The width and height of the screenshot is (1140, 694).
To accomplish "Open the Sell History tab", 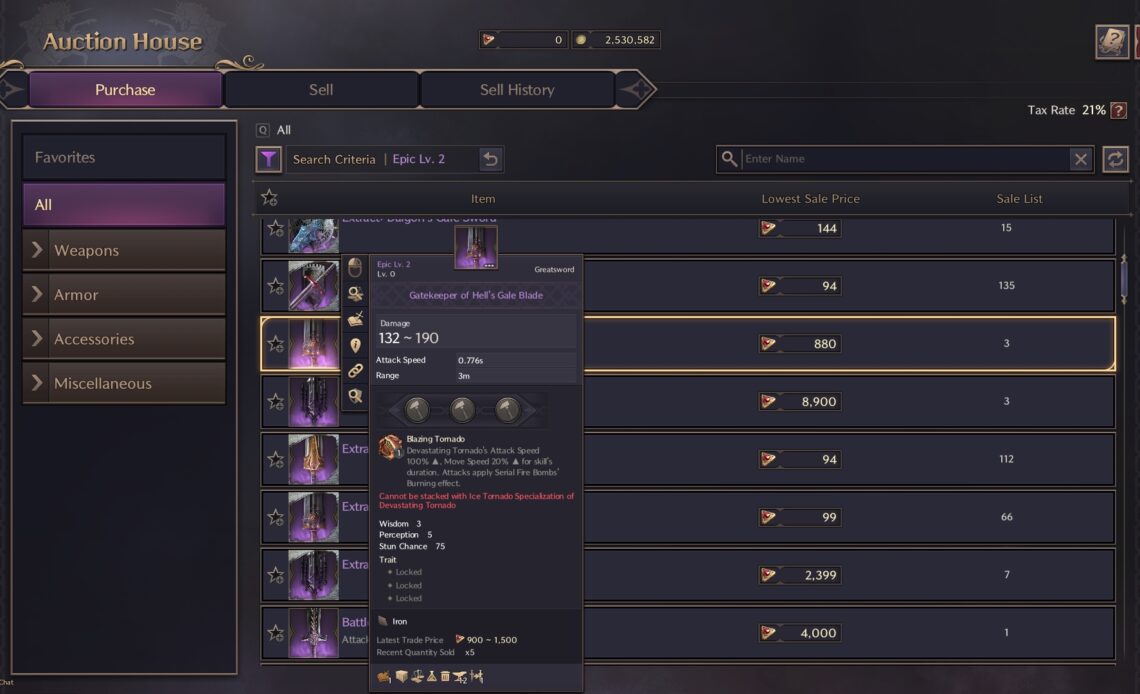I will (x=516, y=90).
